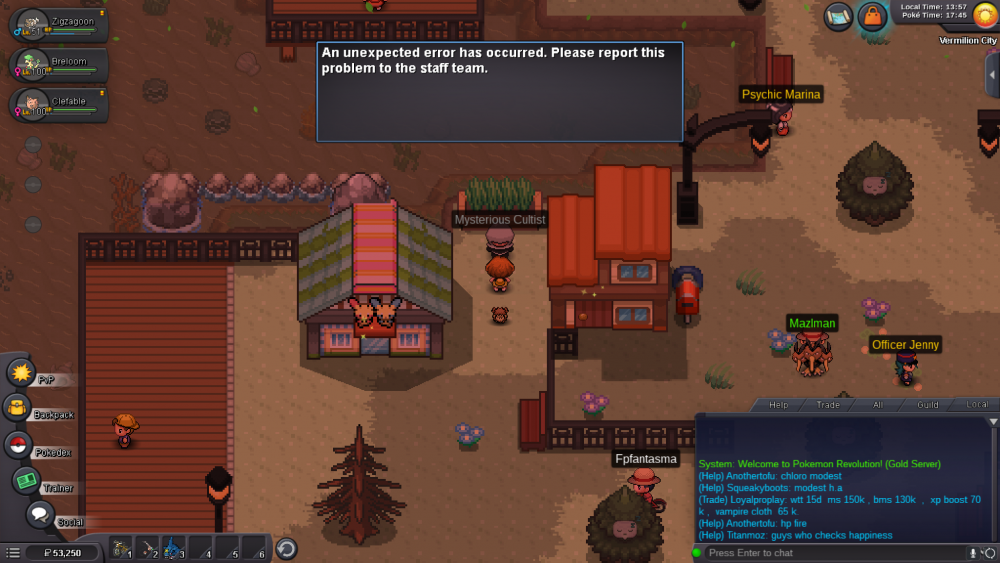1000x563 pixels.
Task: Open the world map scroll icon
Action: click(838, 16)
